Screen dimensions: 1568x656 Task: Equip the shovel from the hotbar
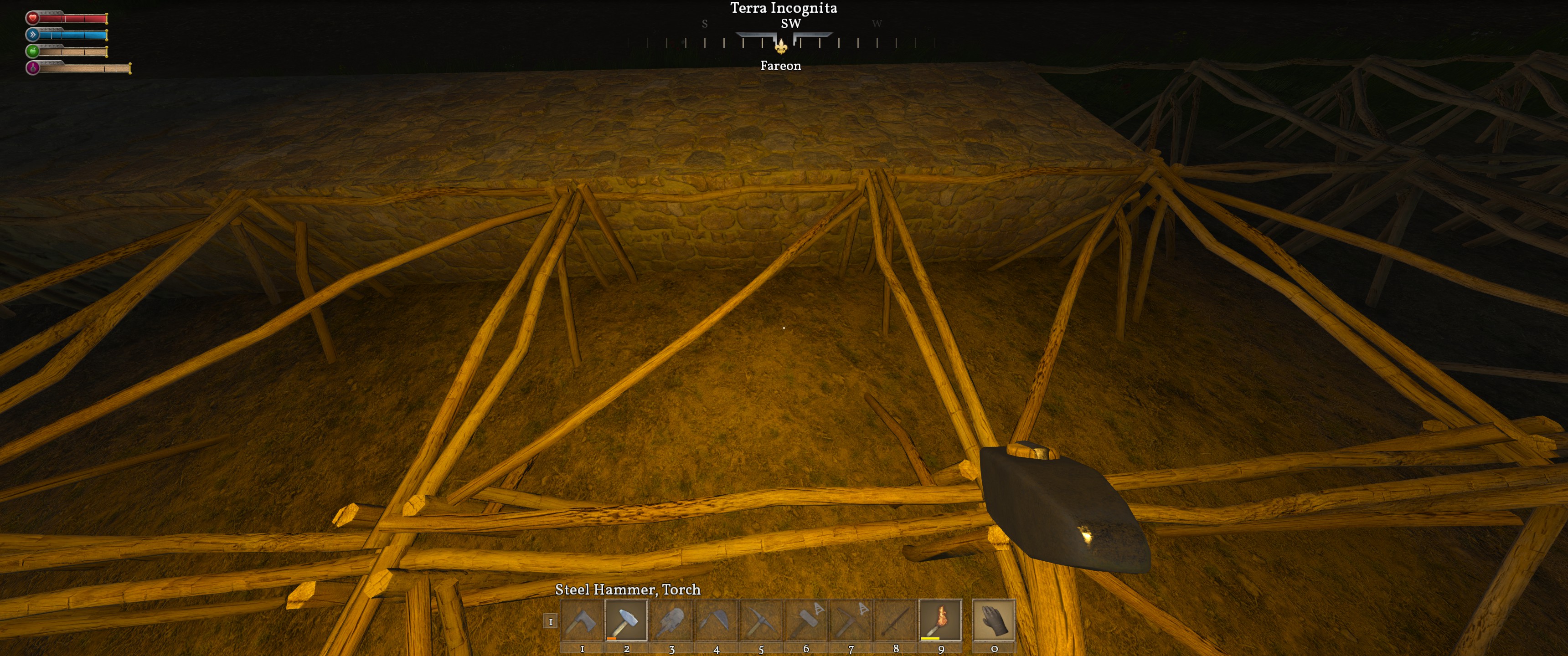672,621
